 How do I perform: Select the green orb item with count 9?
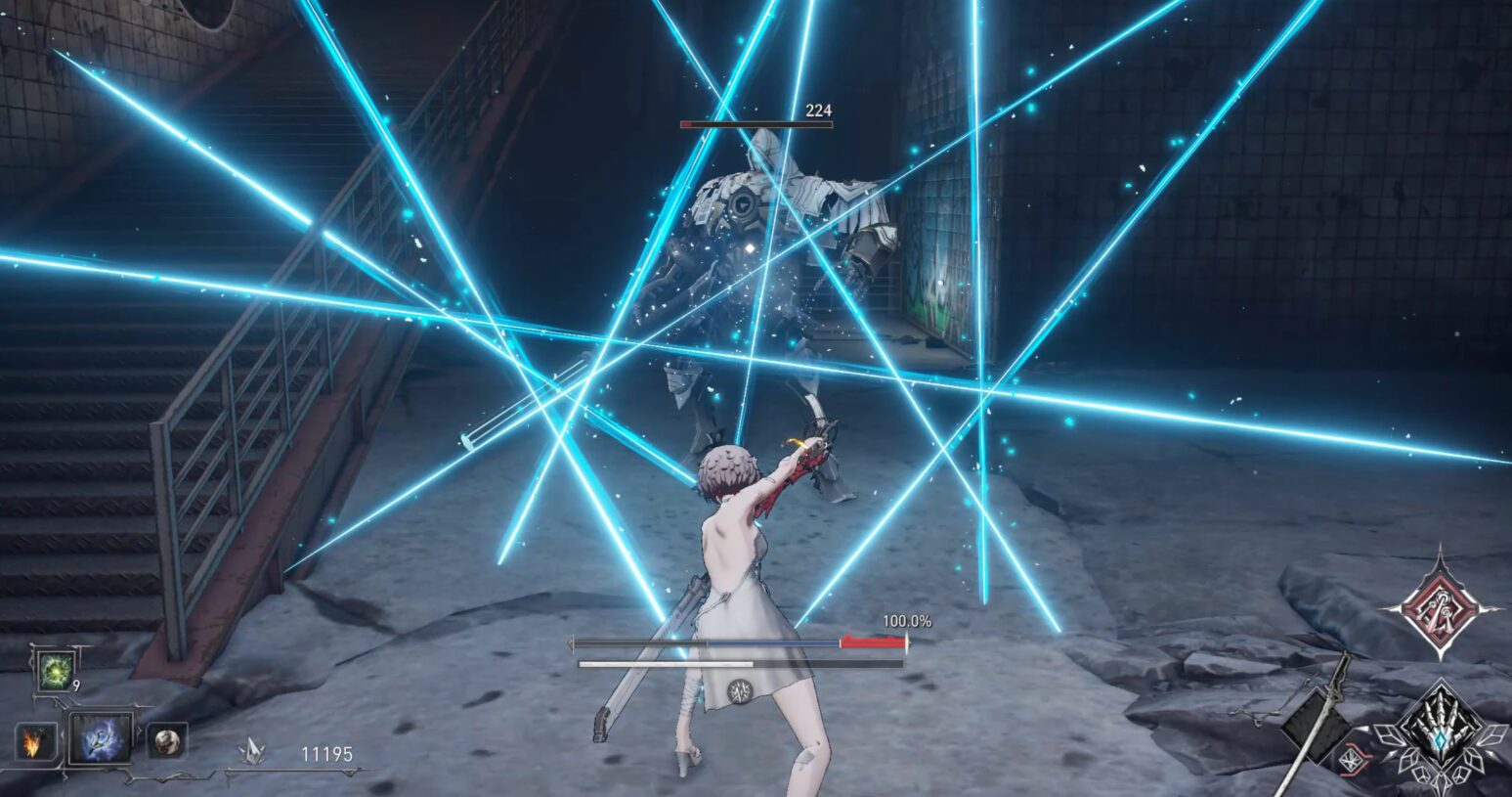[x=54, y=671]
